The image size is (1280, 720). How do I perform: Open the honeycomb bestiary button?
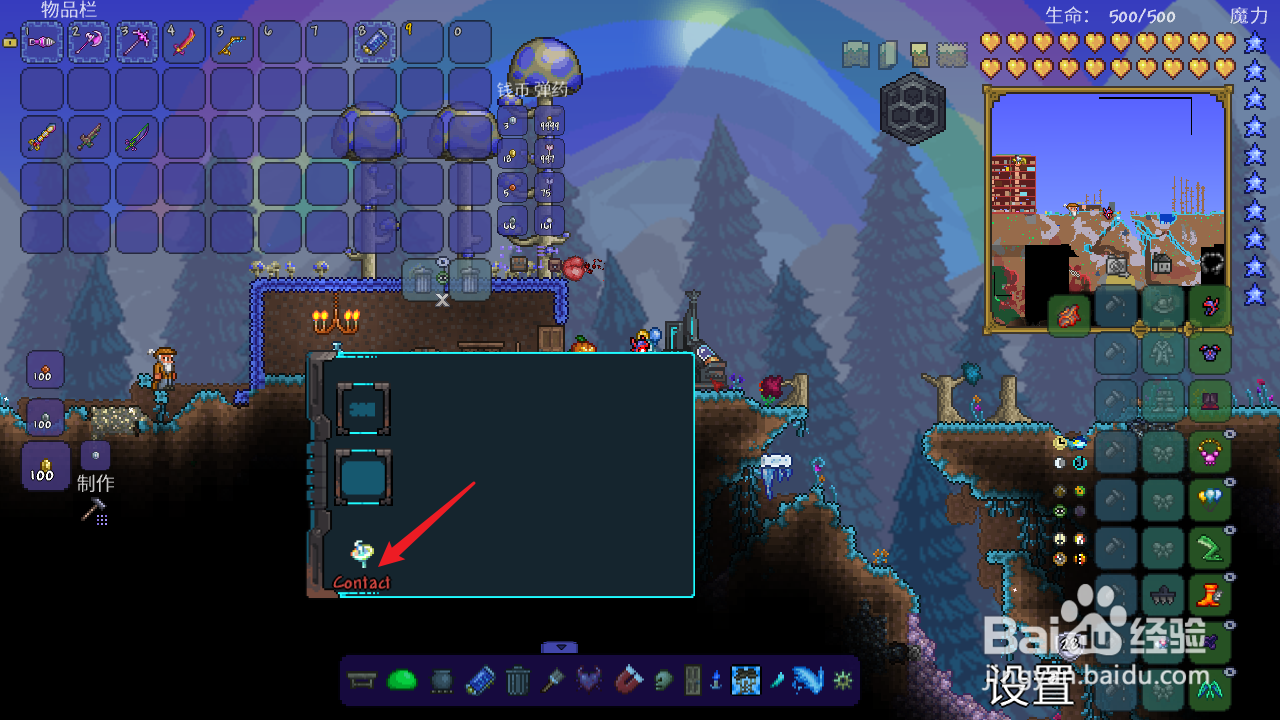point(912,108)
